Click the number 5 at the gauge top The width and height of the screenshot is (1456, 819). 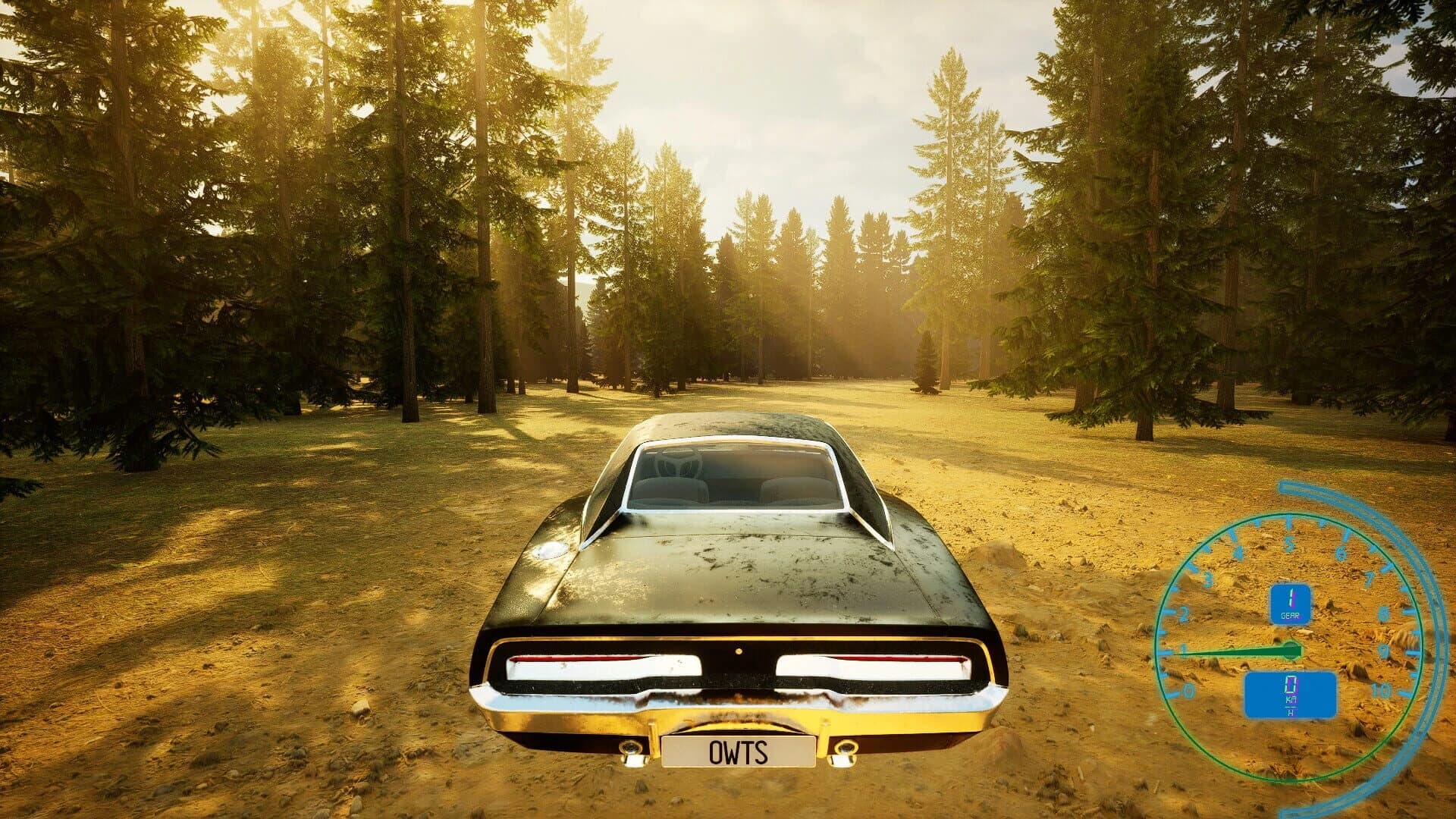point(1290,544)
